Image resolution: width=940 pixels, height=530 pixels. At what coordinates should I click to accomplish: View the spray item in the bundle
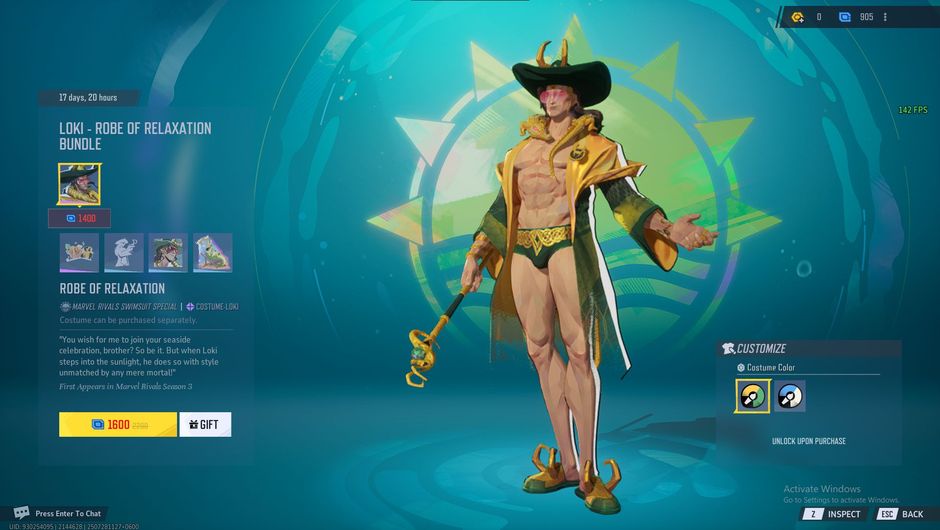[x=79, y=253]
